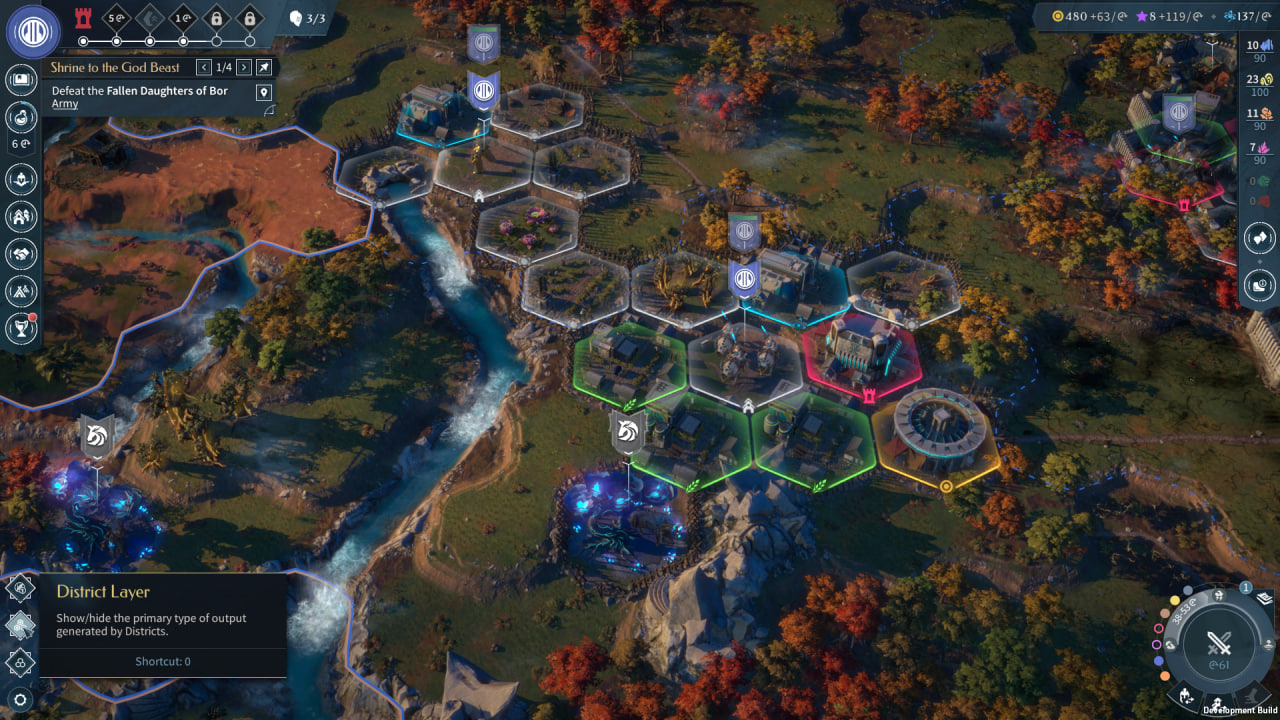The image size is (1280, 720).
Task: Follow the underlined Army quest link
Action: pos(65,104)
